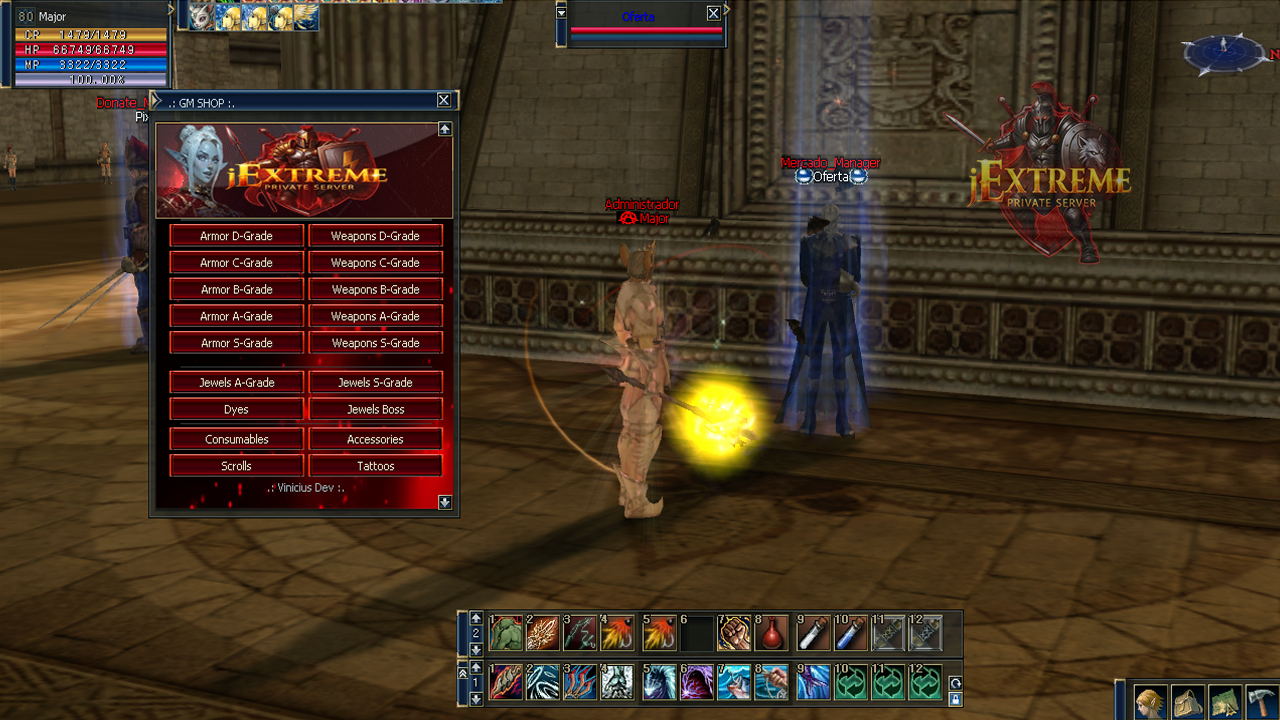This screenshot has width=1280, height=720.
Task: Open the Armor D-Grade shop category
Action: (x=236, y=236)
